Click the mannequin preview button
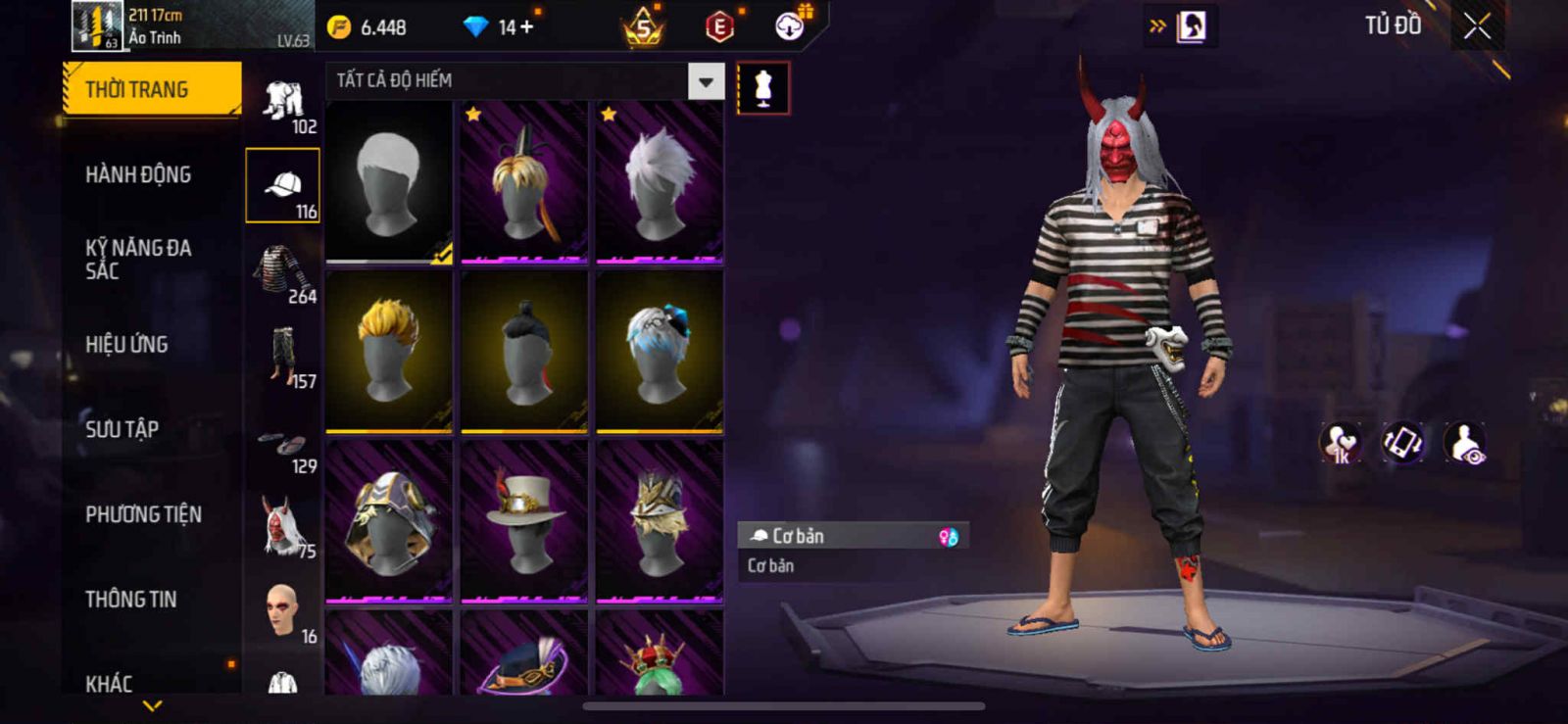Screen dimensions: 1568x724 tap(762, 88)
